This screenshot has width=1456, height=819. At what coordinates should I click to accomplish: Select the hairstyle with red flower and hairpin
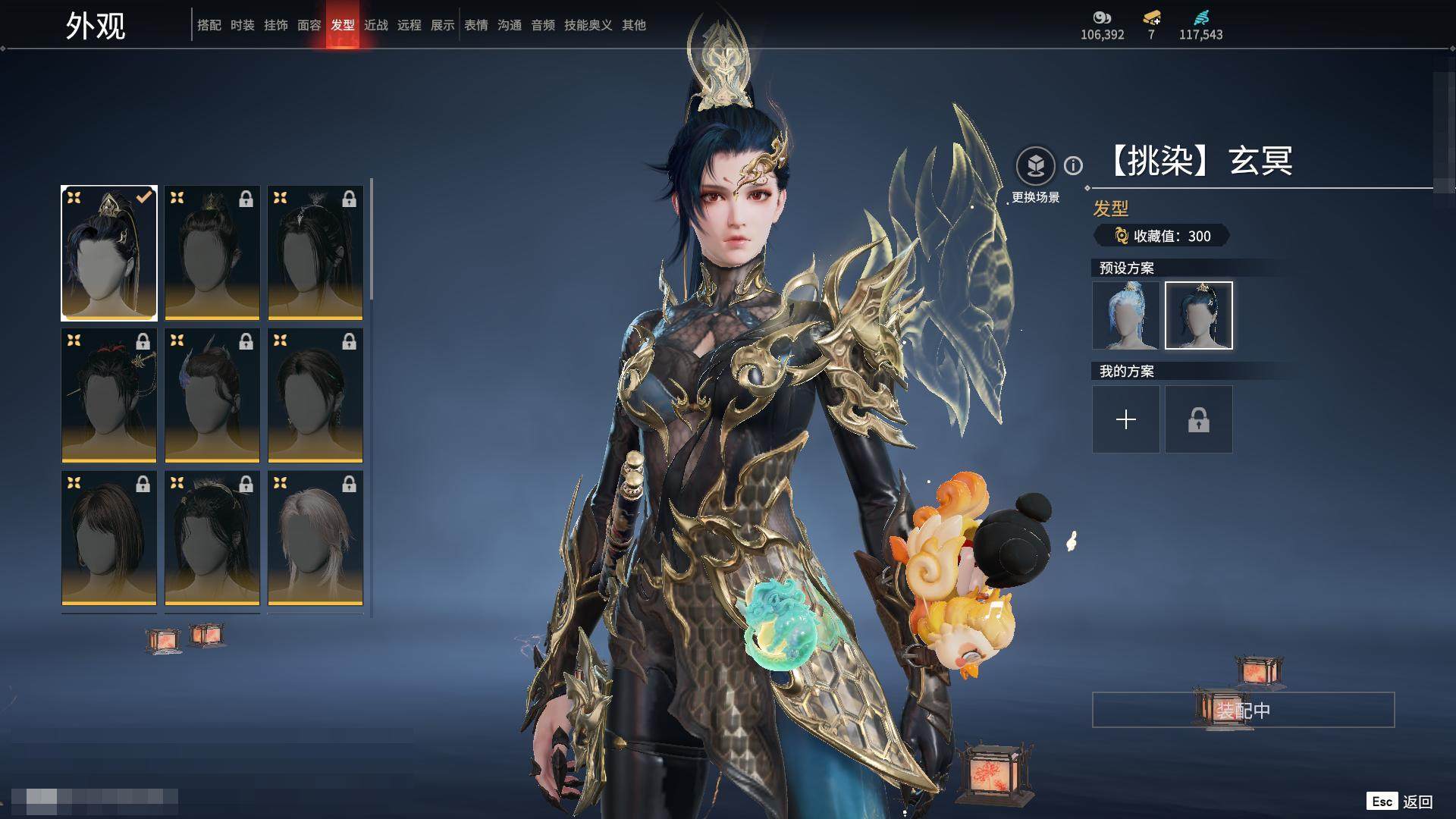tap(109, 395)
